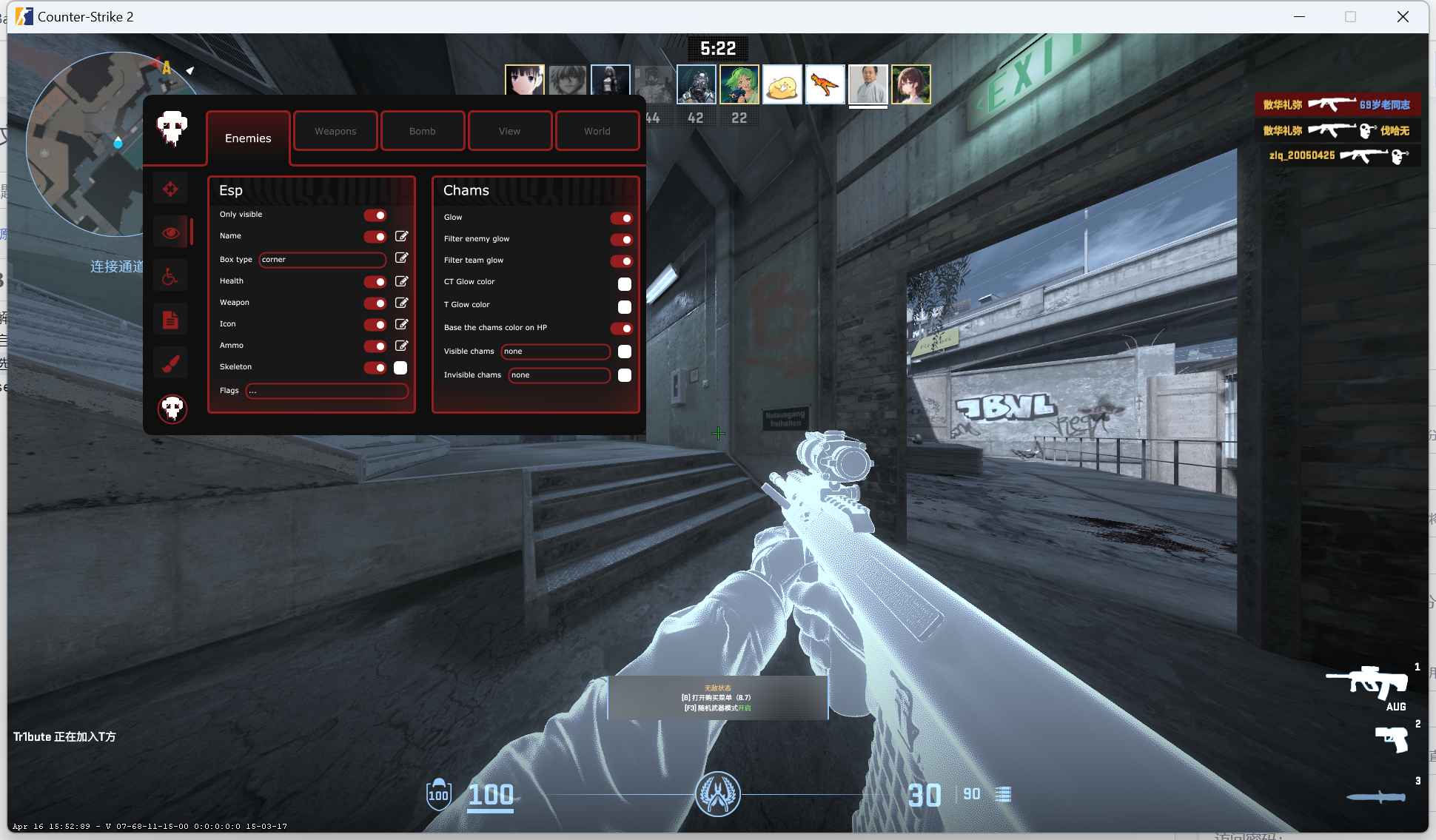
Task: Pick the CT Glow color swatch
Action: point(625,284)
